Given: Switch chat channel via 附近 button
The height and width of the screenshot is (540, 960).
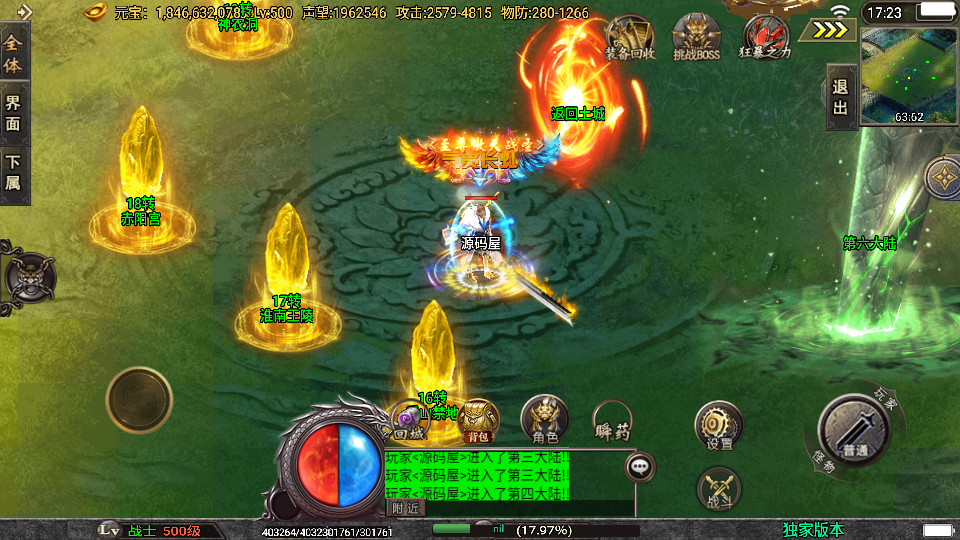Looking at the screenshot, I should pos(404,508).
